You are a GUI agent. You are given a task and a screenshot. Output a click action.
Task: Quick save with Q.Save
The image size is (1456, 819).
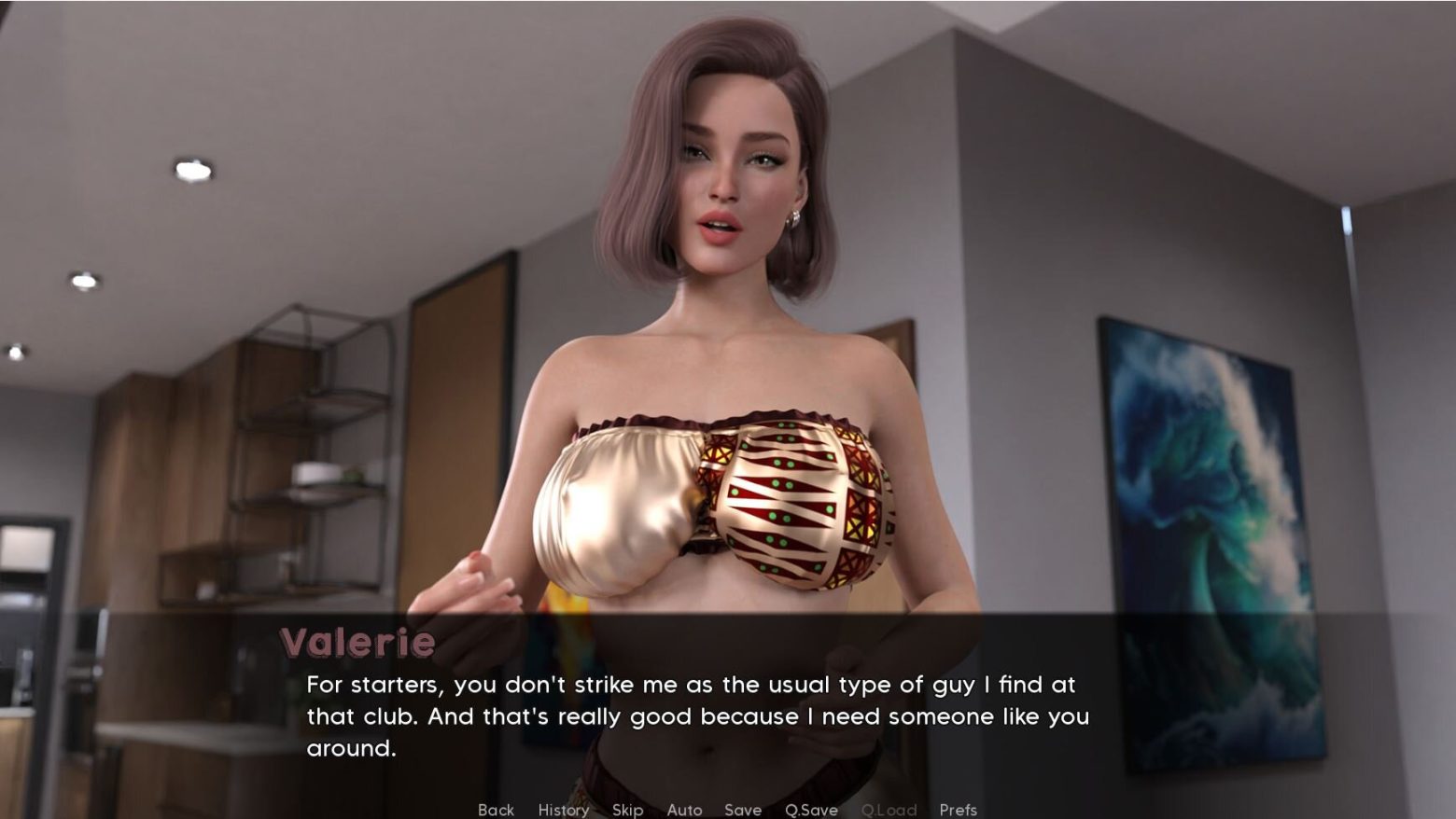pos(811,810)
